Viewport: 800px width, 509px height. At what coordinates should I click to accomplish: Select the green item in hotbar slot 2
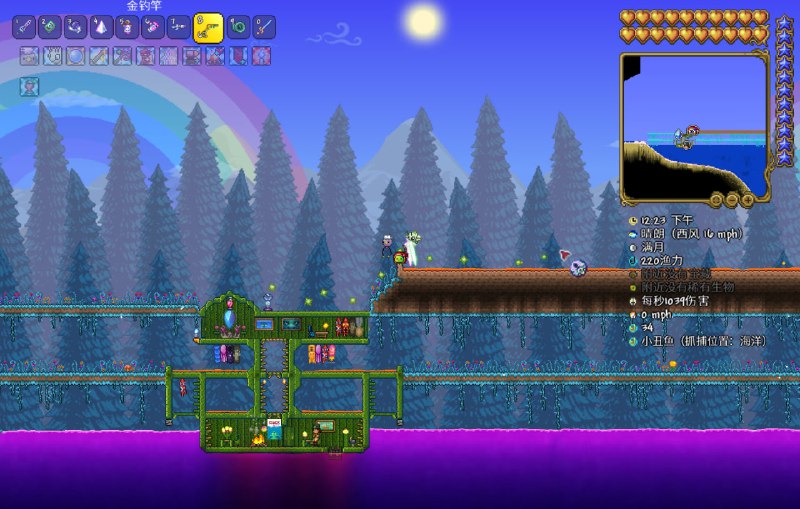click(x=50, y=27)
